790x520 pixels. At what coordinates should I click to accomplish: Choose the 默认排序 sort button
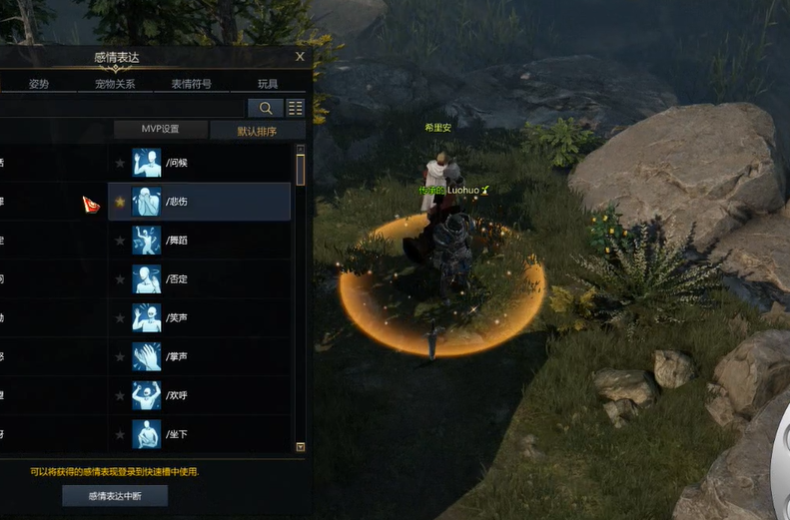pos(257,130)
